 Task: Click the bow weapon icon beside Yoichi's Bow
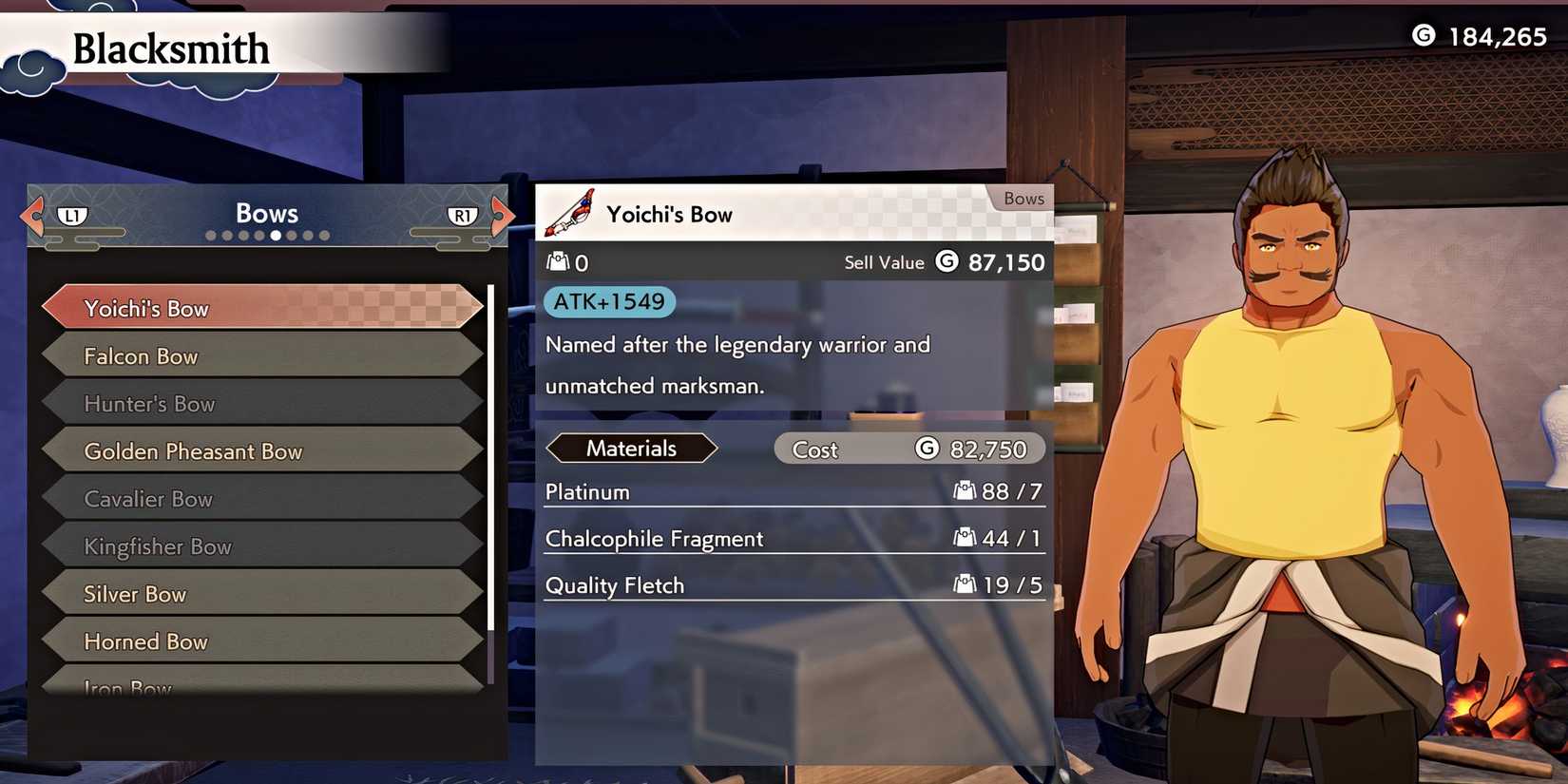coord(568,212)
